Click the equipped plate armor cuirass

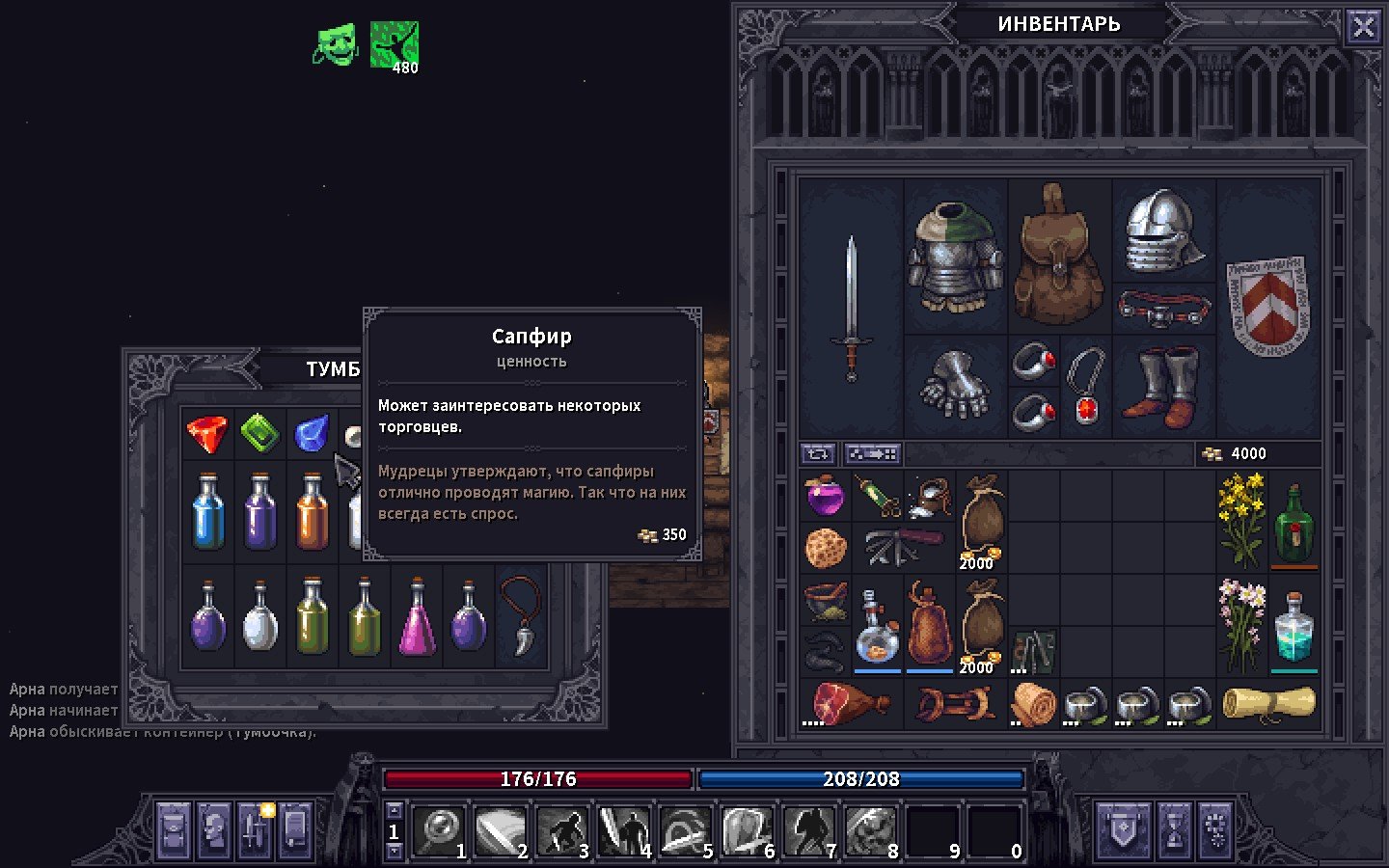955,257
